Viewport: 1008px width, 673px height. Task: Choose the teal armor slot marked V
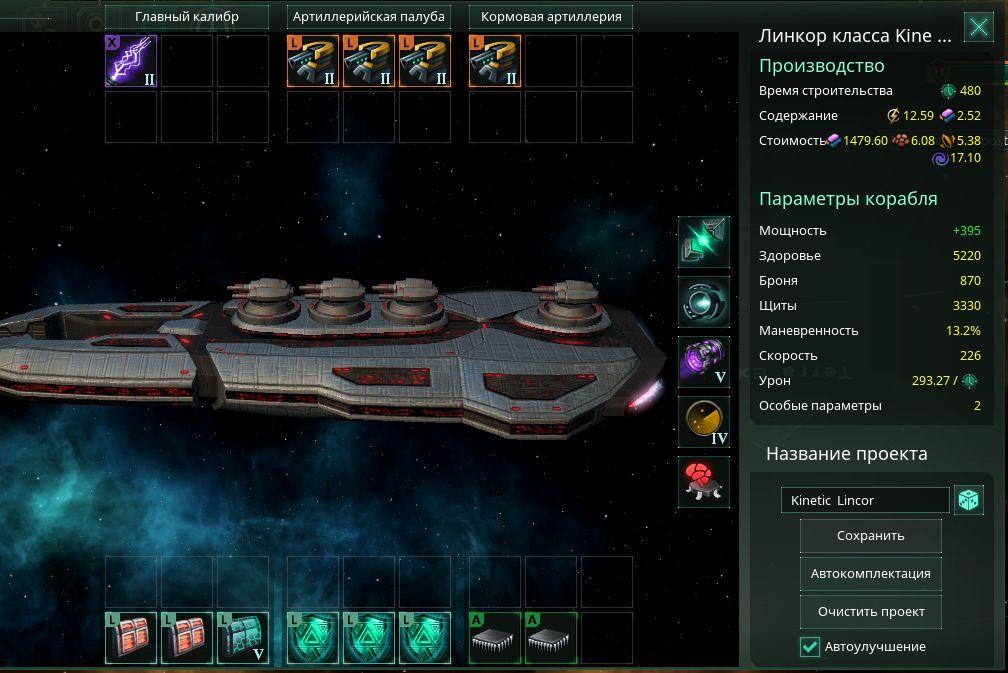(243, 638)
